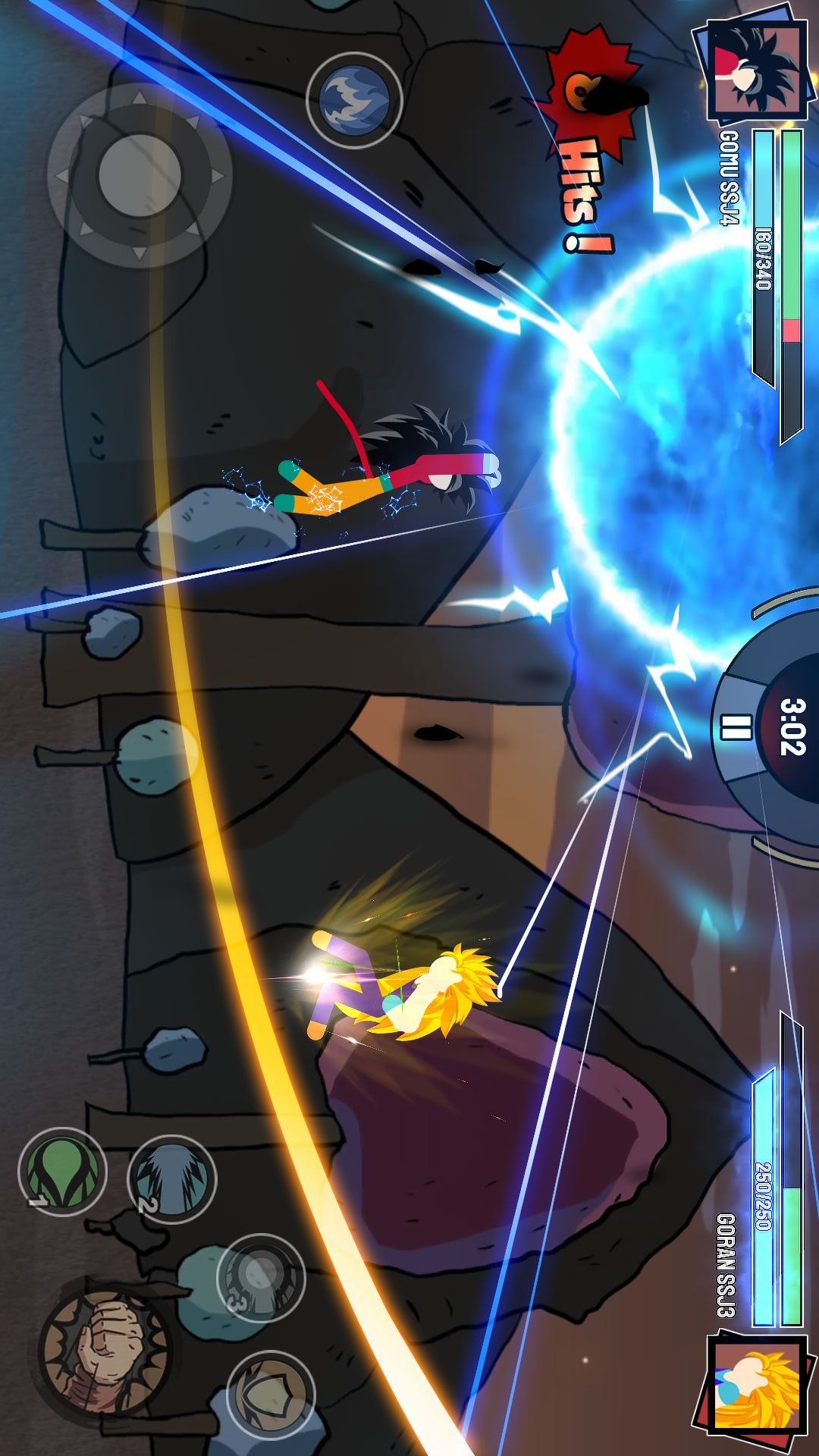
Task: Activate the blue flame energy button
Action: 353,99
